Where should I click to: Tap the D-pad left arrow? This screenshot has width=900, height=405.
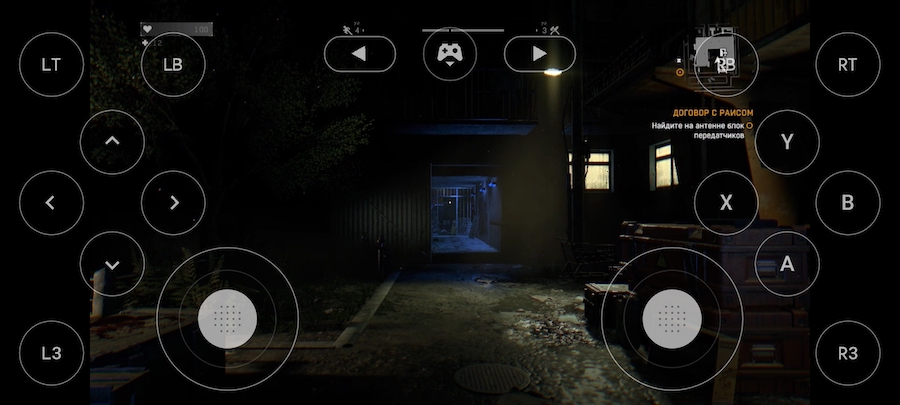tap(51, 202)
